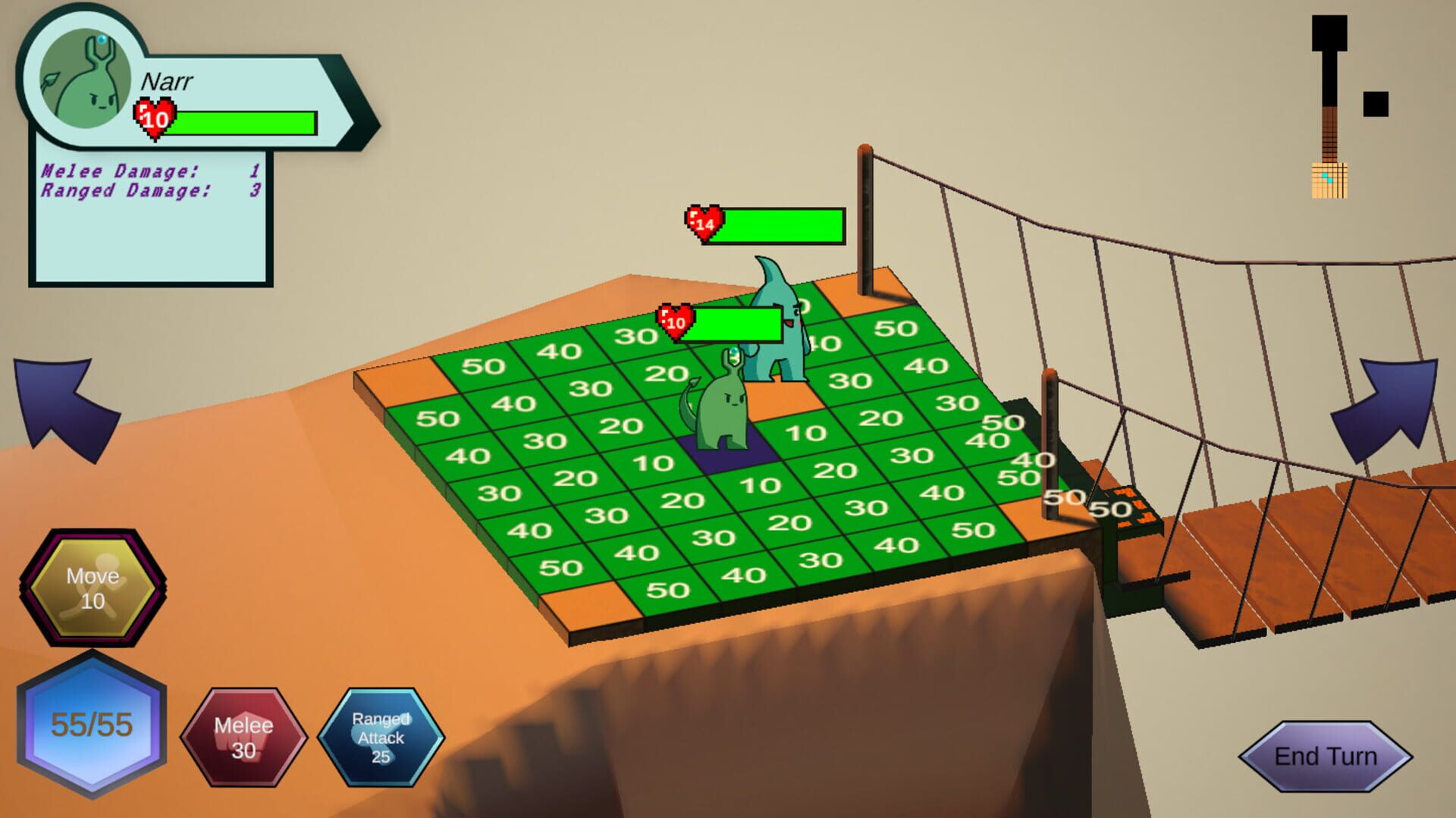Image resolution: width=1456 pixels, height=818 pixels.
Task: Select the Move 10 action hexagon
Action: pyautogui.click(x=93, y=585)
